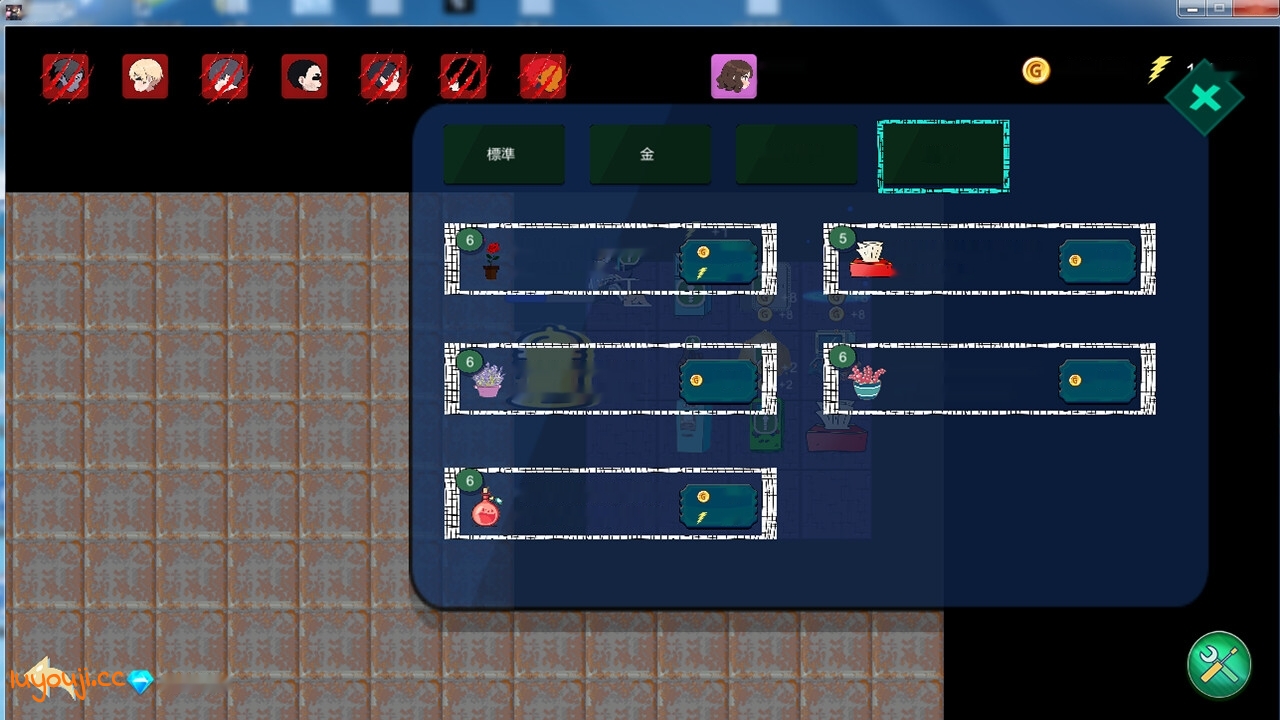Image resolution: width=1280 pixels, height=720 pixels.
Task: Select the purple brown-haired character portrait
Action: 734,75
